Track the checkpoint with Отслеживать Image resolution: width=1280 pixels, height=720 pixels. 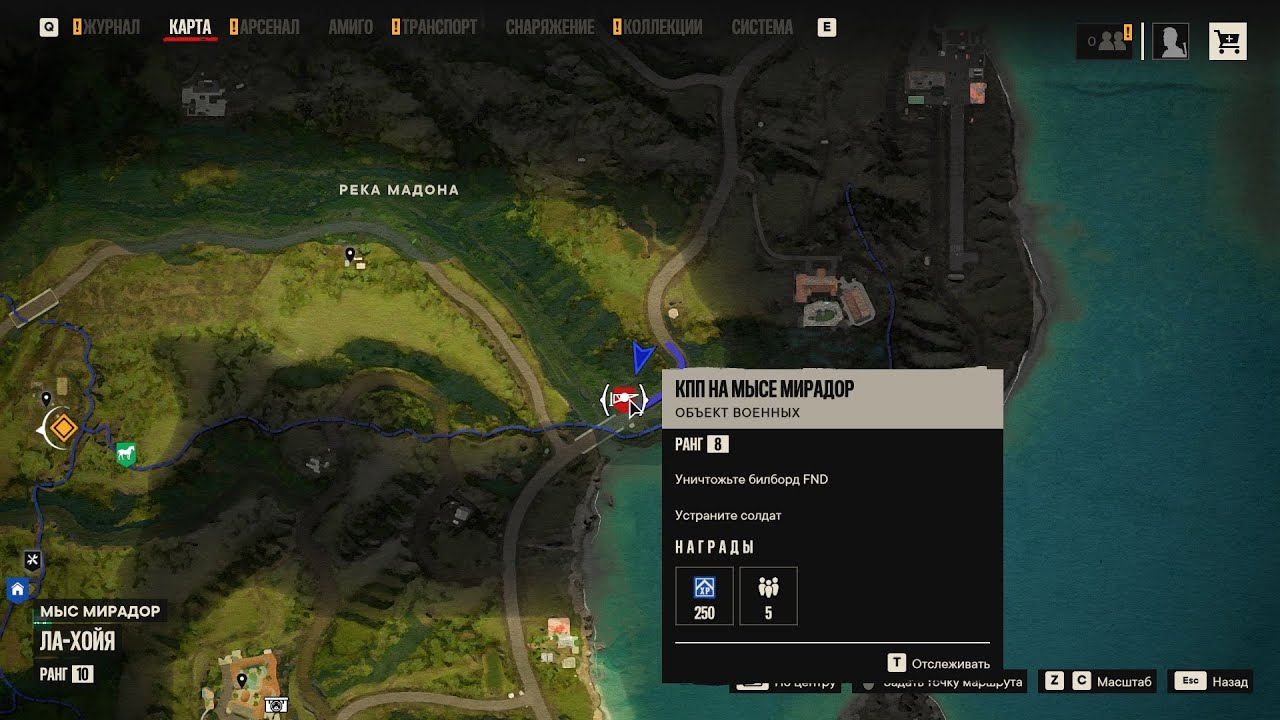coord(939,663)
